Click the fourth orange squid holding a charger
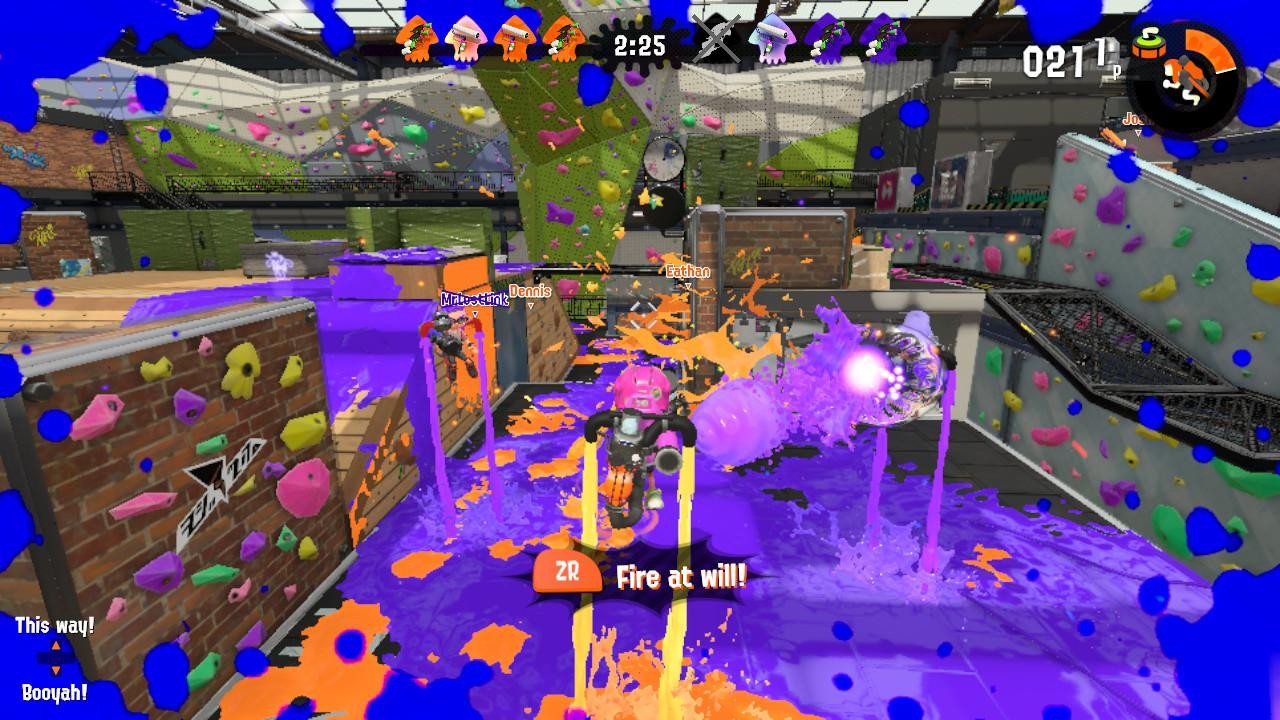 pos(561,42)
